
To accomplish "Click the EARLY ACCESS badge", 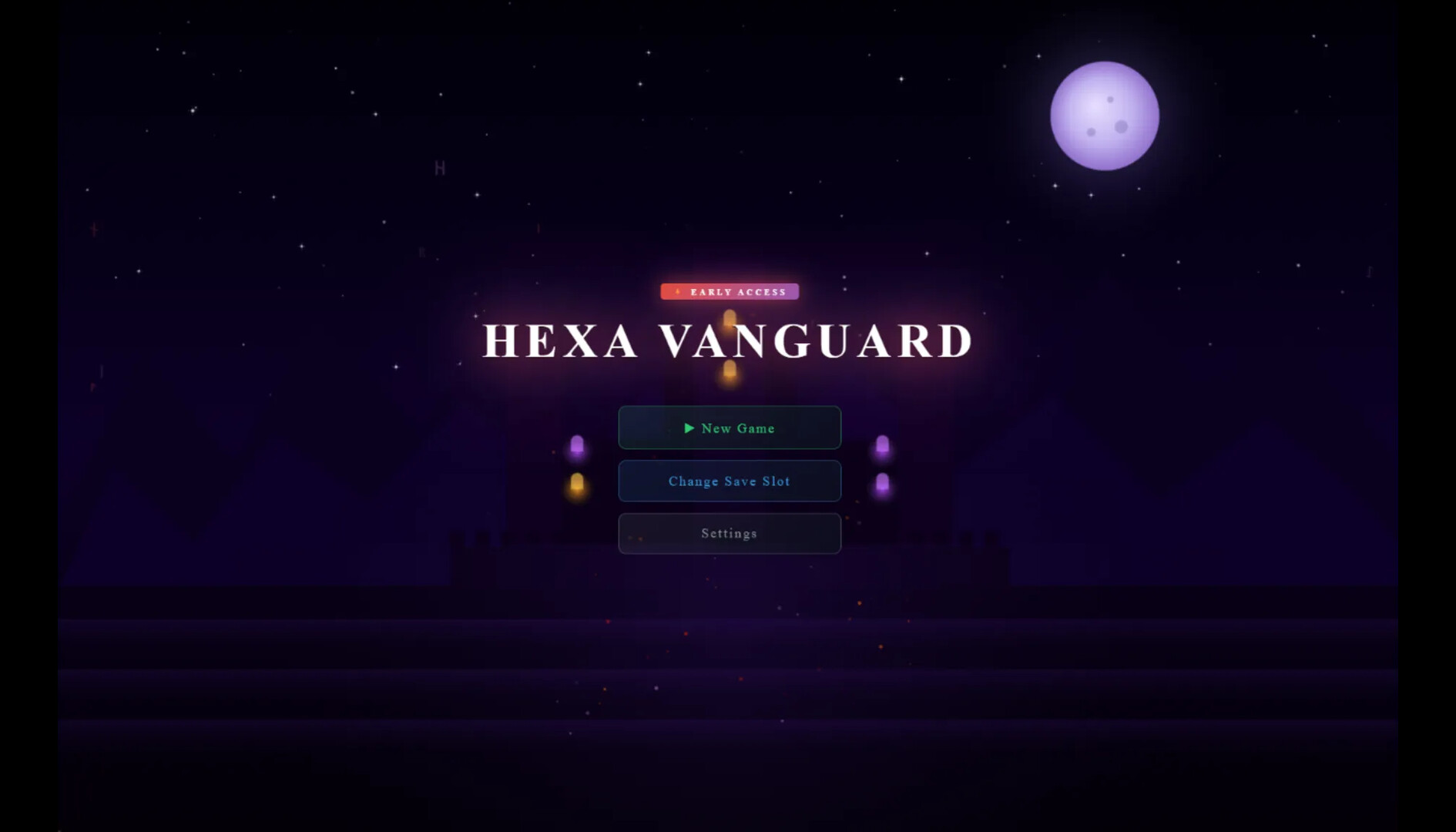I will pyautogui.click(x=729, y=291).
